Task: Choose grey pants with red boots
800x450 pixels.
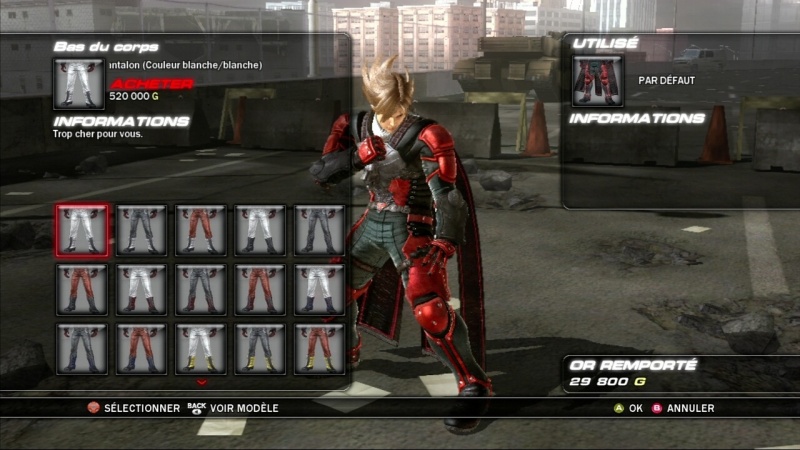Action: pos(201,289)
